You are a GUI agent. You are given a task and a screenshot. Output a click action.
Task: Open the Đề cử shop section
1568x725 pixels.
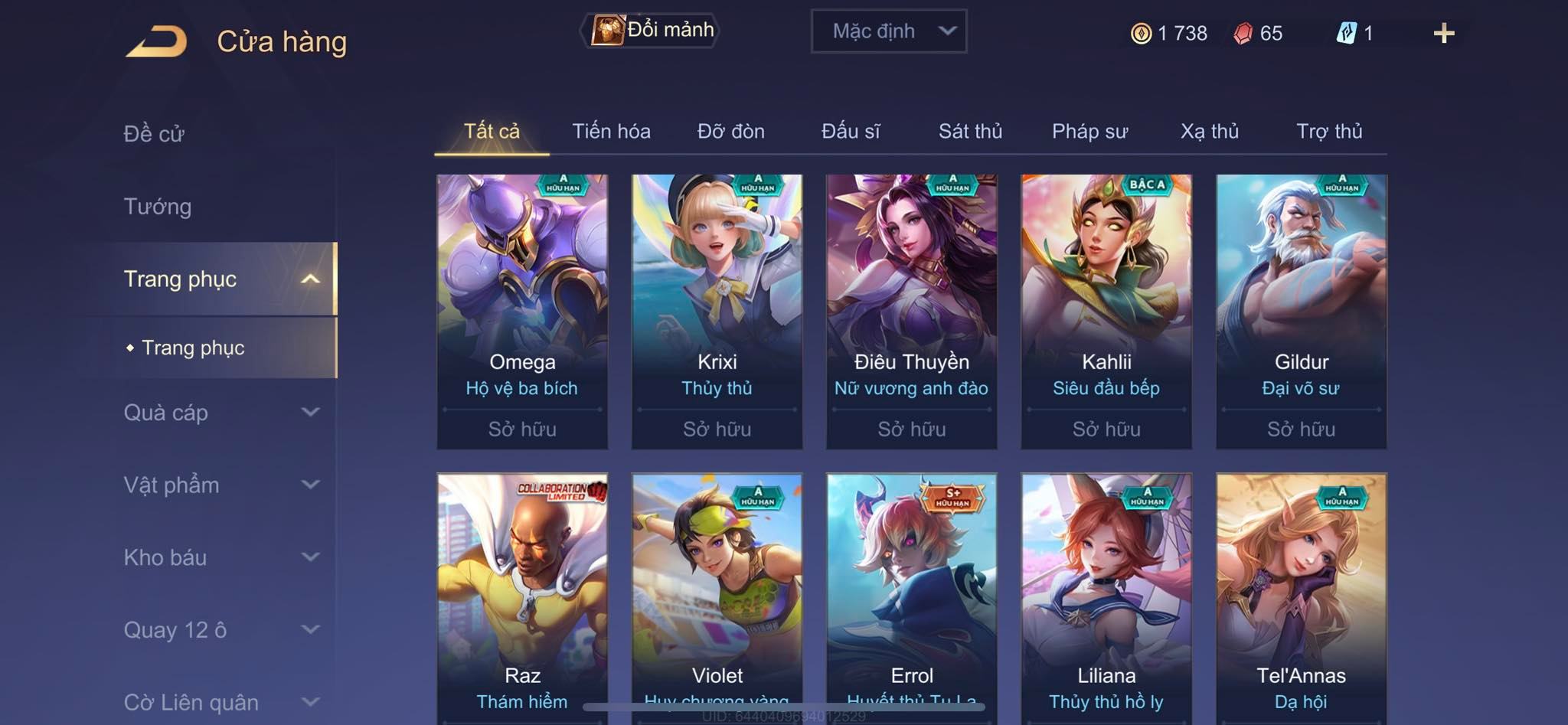tap(154, 133)
